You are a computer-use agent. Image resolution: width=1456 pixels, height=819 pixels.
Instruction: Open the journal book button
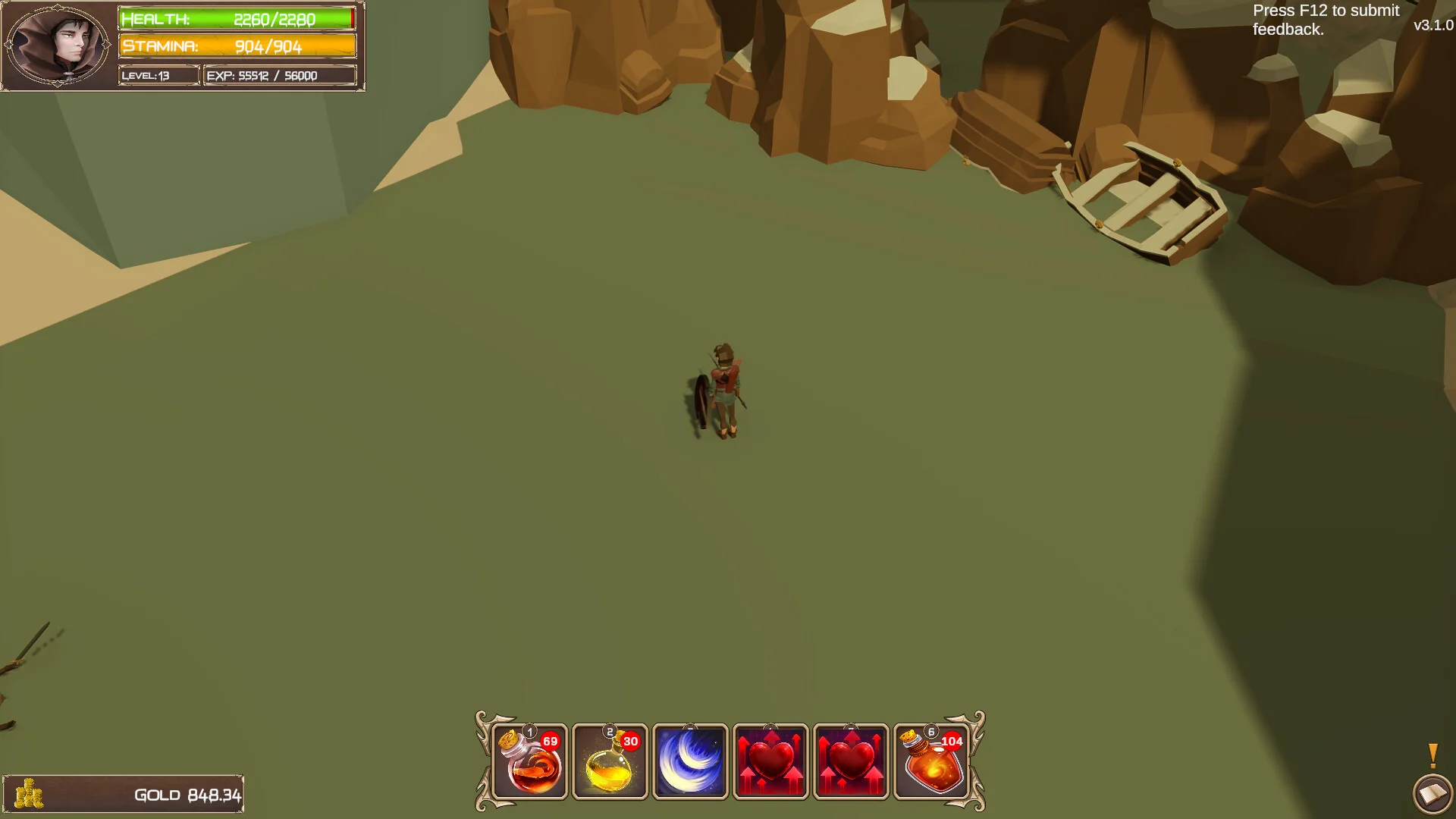pos(1432,794)
